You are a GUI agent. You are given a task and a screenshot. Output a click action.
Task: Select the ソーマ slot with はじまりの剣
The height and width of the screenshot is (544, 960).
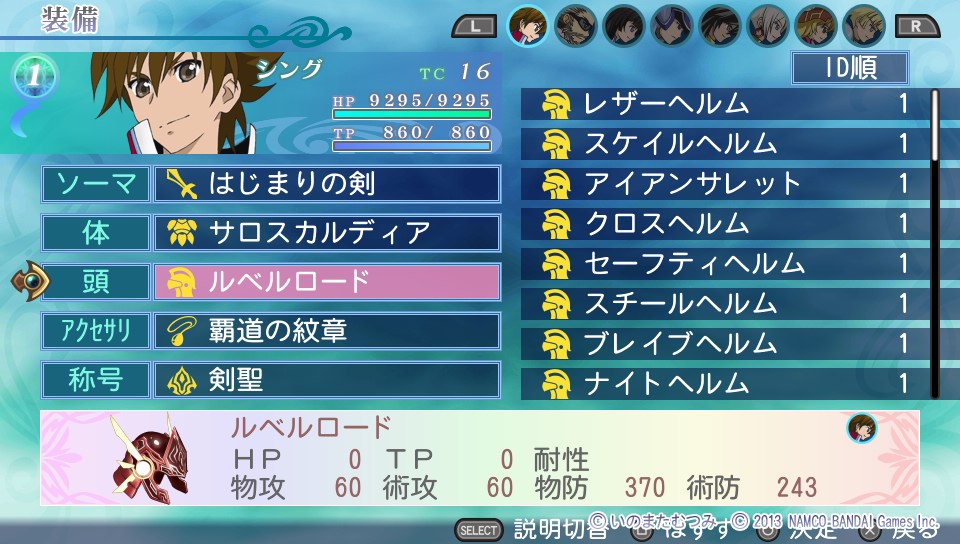click(327, 184)
